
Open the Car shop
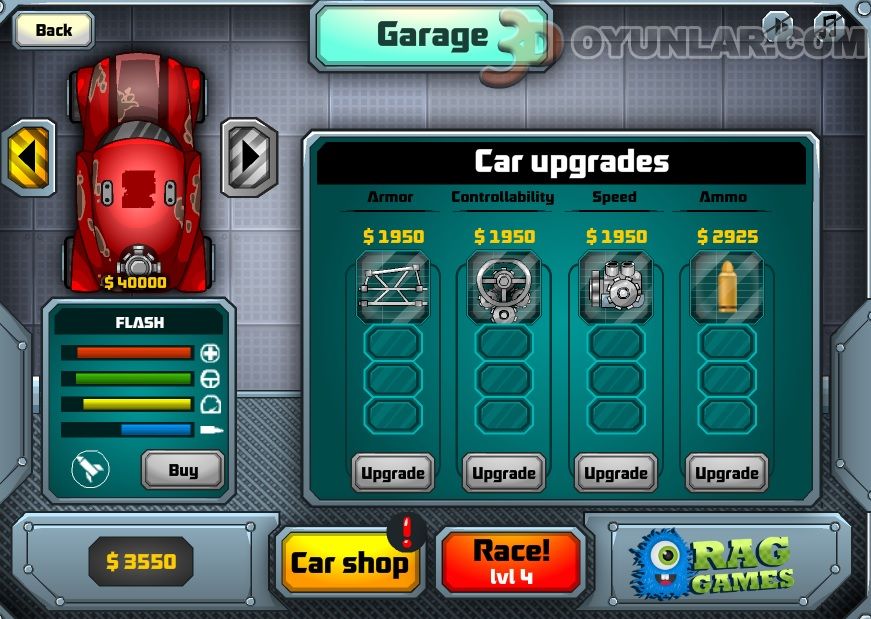coord(349,562)
